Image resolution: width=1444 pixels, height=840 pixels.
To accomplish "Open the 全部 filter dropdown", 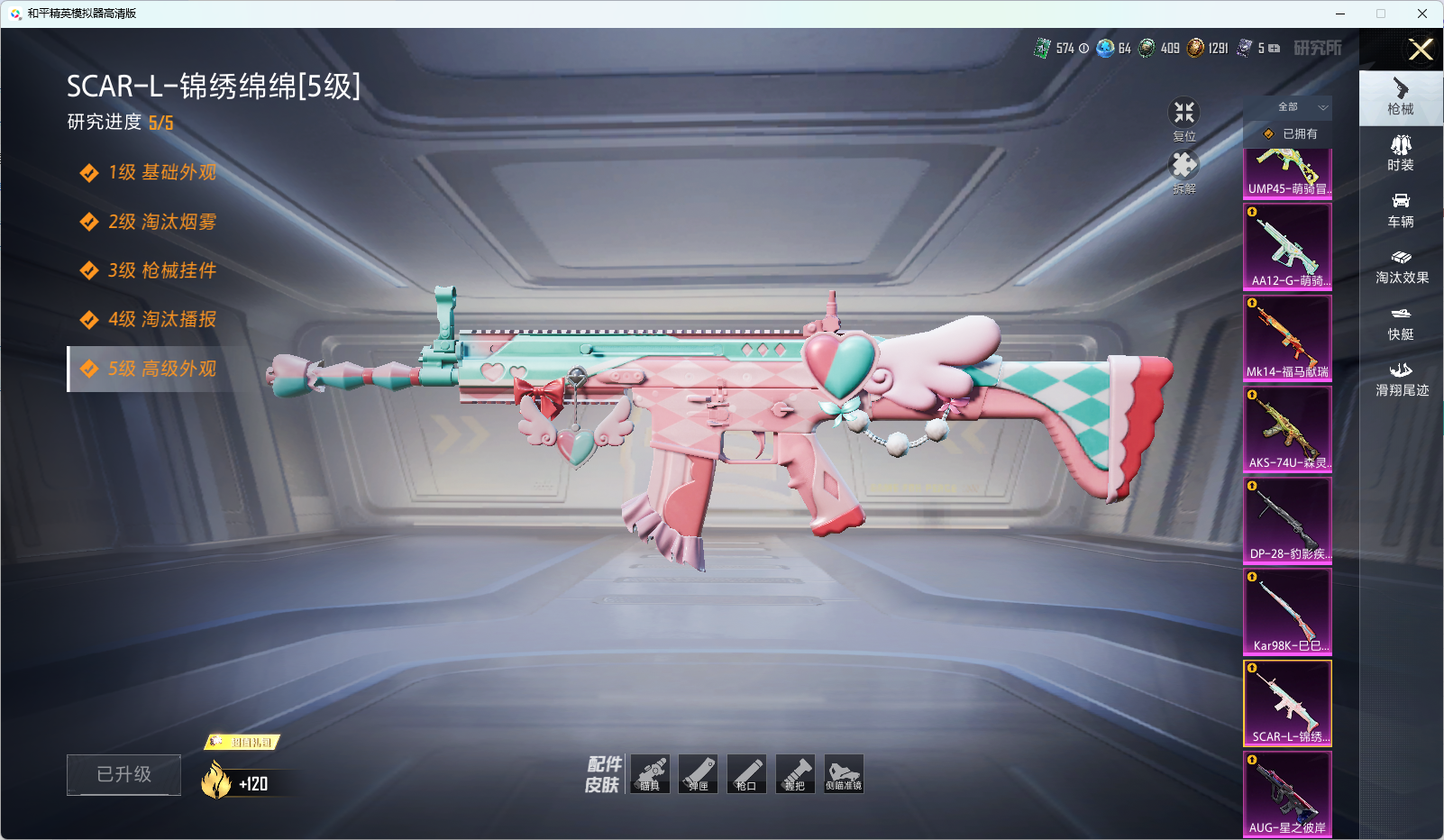I will point(1298,107).
